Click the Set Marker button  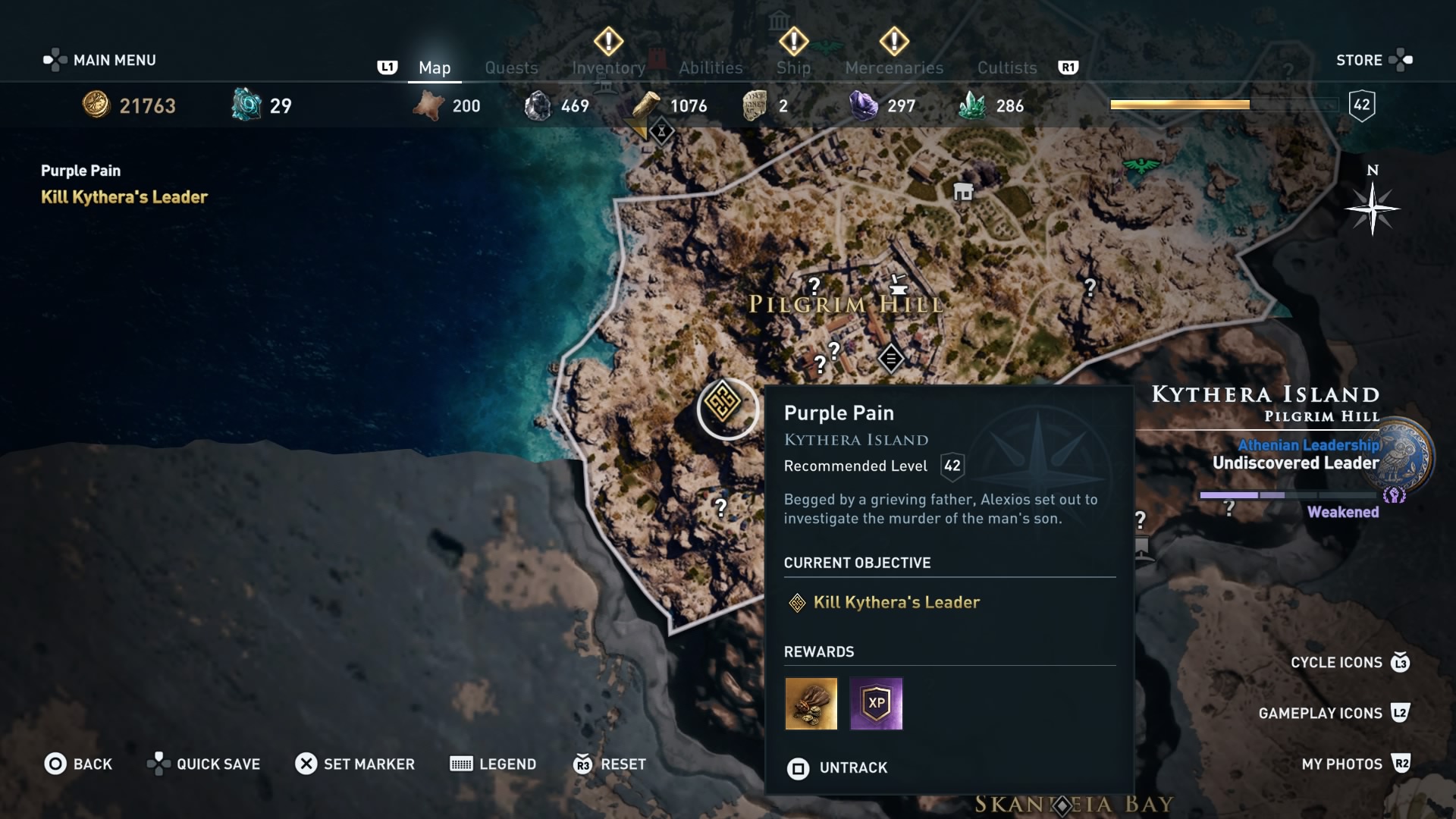pyautogui.click(x=355, y=764)
